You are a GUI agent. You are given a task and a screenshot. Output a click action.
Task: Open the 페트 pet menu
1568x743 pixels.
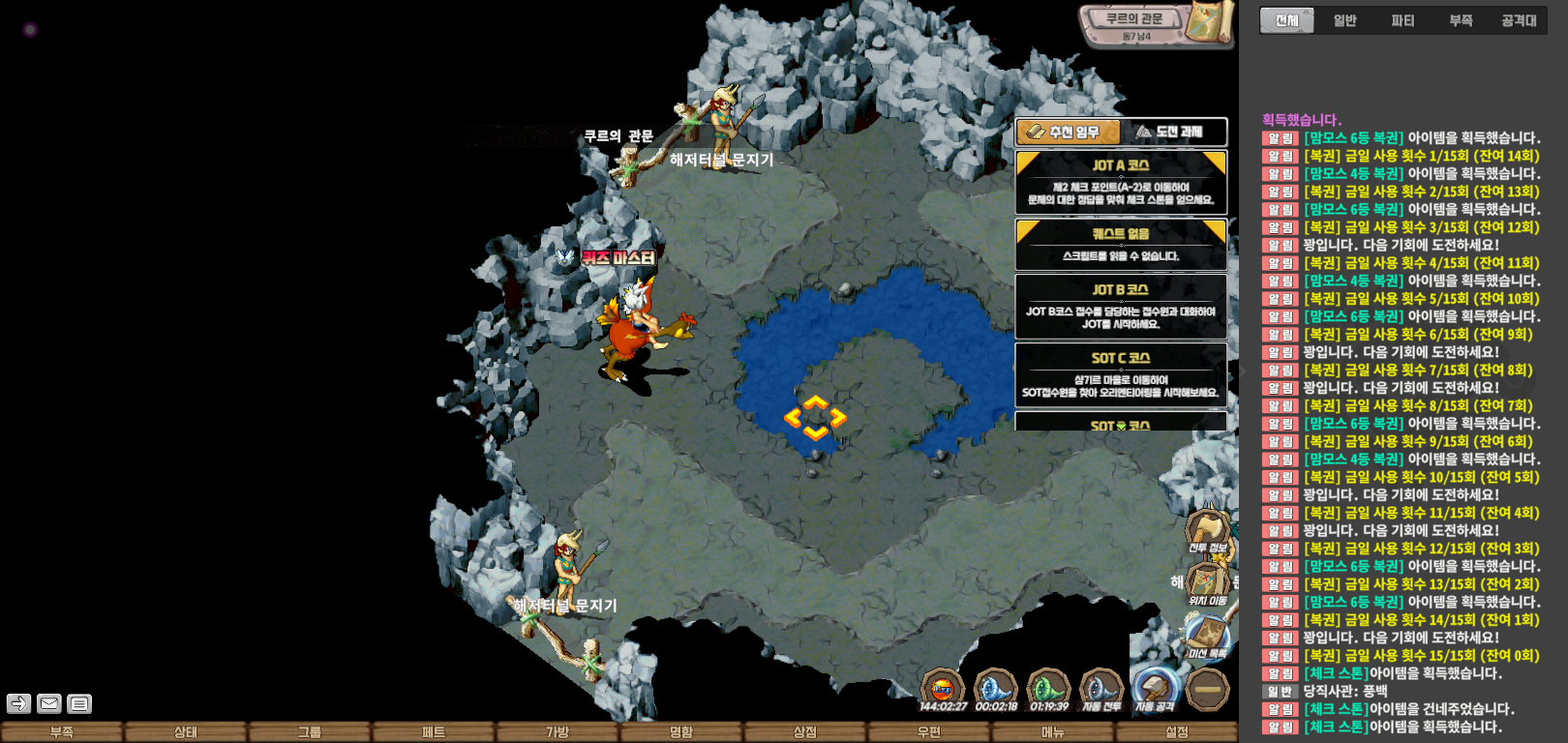[434, 732]
